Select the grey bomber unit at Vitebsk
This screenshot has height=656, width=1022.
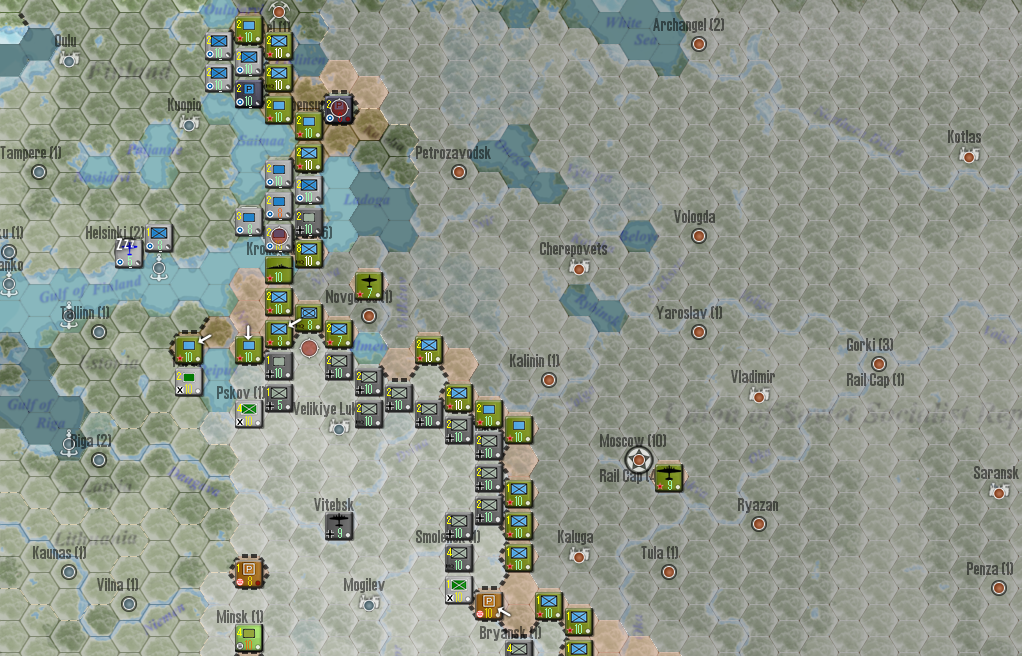click(x=339, y=526)
